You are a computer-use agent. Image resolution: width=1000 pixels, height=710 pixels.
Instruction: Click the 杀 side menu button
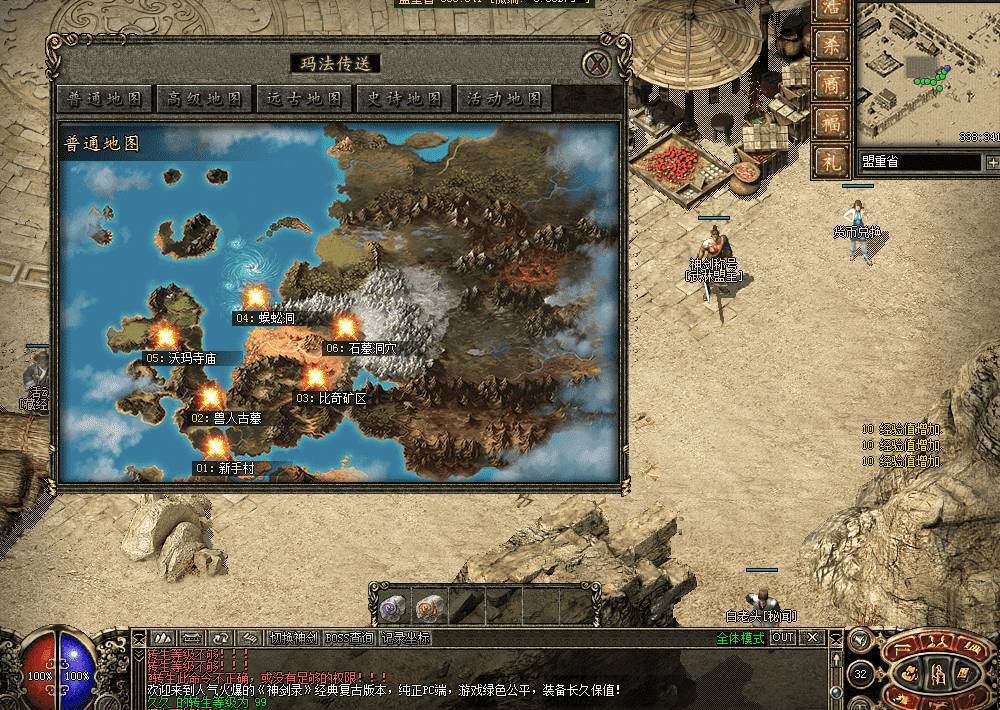point(831,45)
